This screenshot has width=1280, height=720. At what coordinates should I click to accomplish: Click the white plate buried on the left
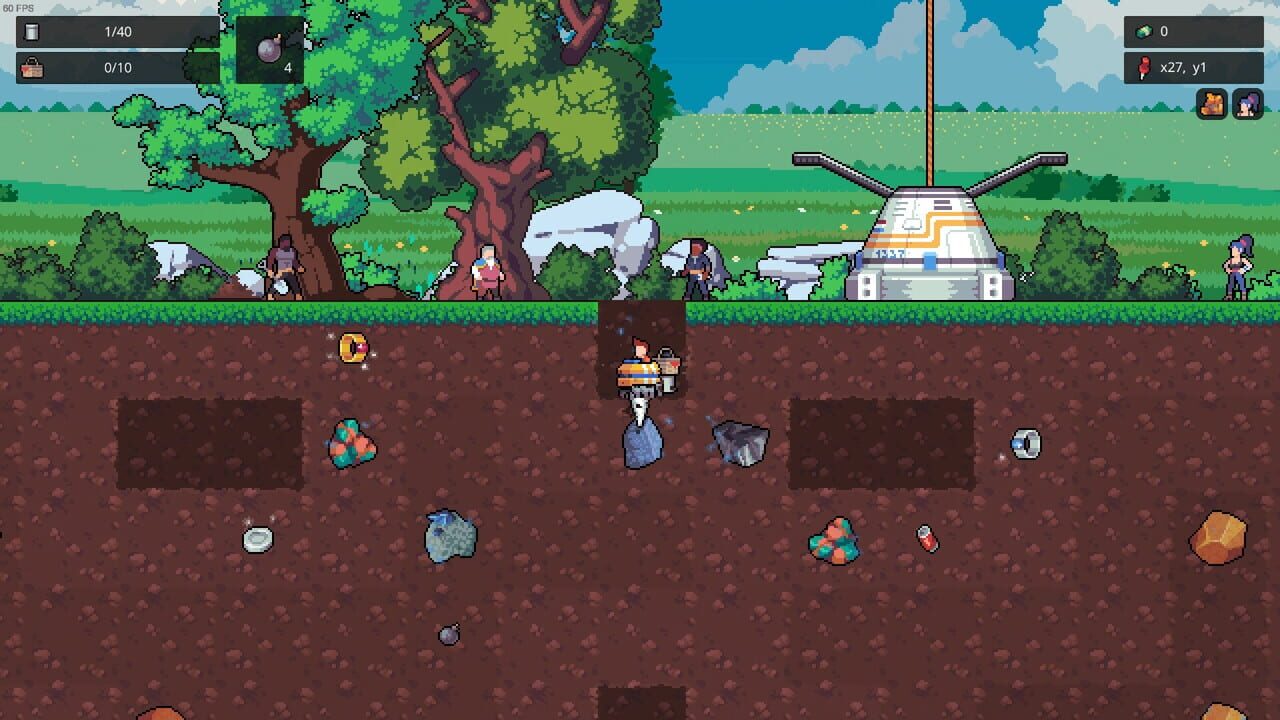pyautogui.click(x=257, y=538)
